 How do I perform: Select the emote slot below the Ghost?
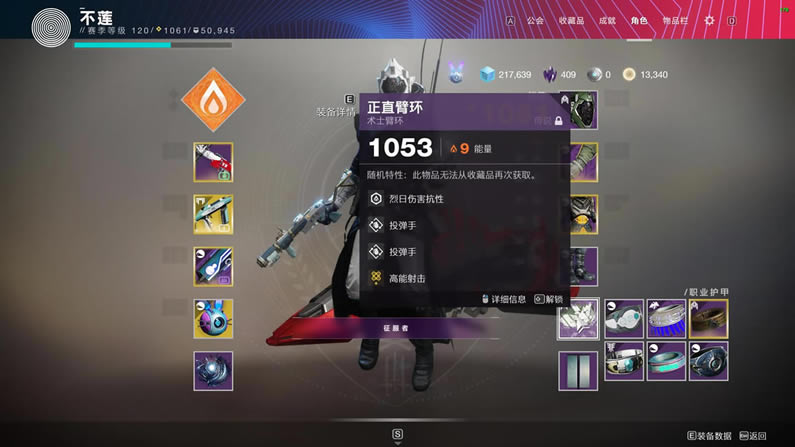click(x=213, y=370)
